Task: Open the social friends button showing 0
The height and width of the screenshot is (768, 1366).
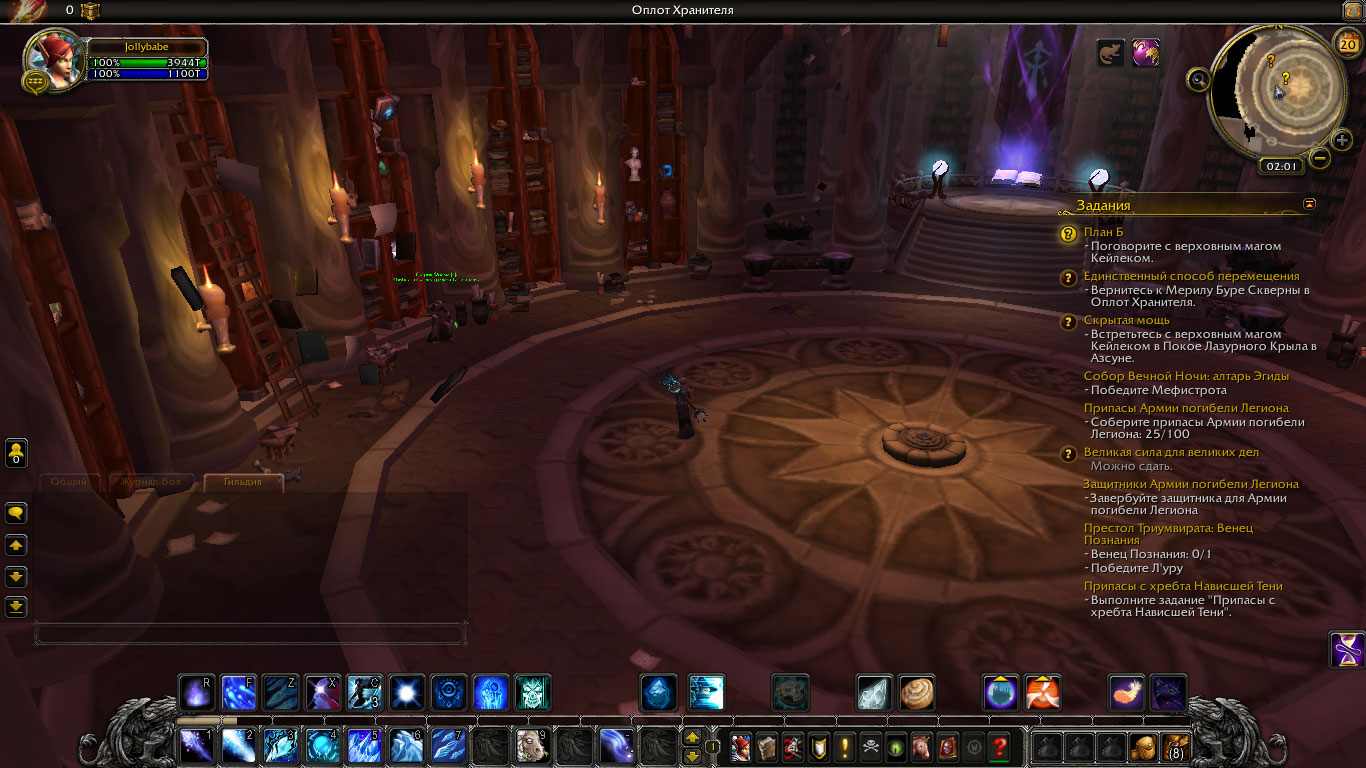Action: 16,453
